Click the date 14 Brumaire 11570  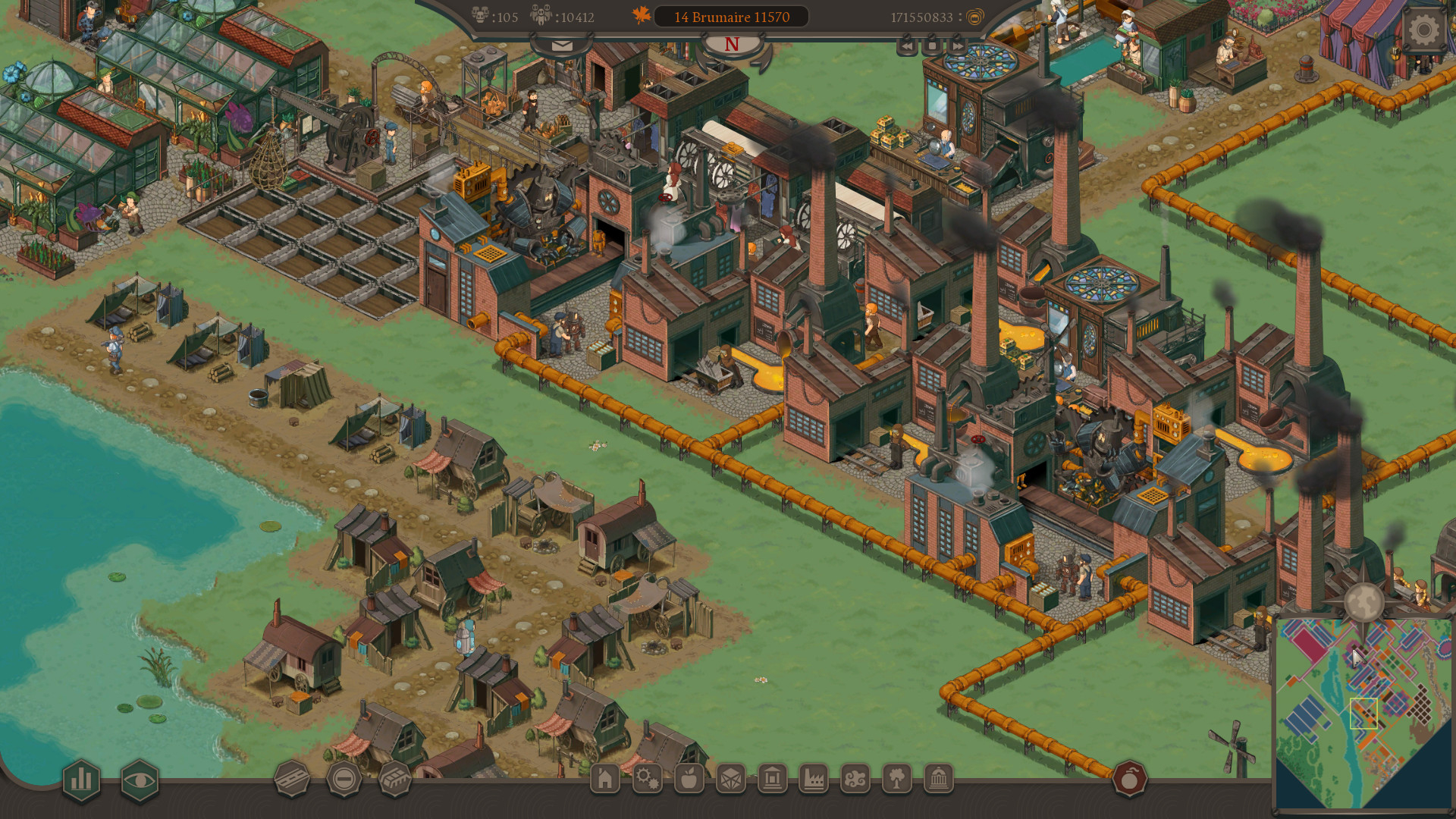(x=730, y=17)
